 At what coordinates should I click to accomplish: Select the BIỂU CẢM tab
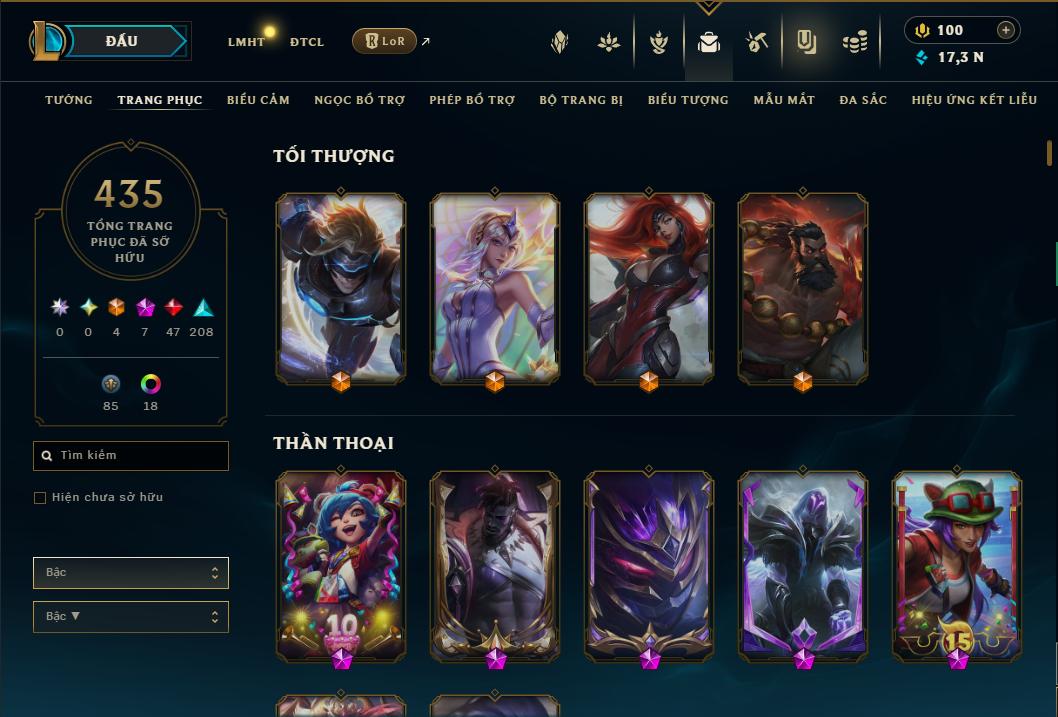(x=258, y=100)
